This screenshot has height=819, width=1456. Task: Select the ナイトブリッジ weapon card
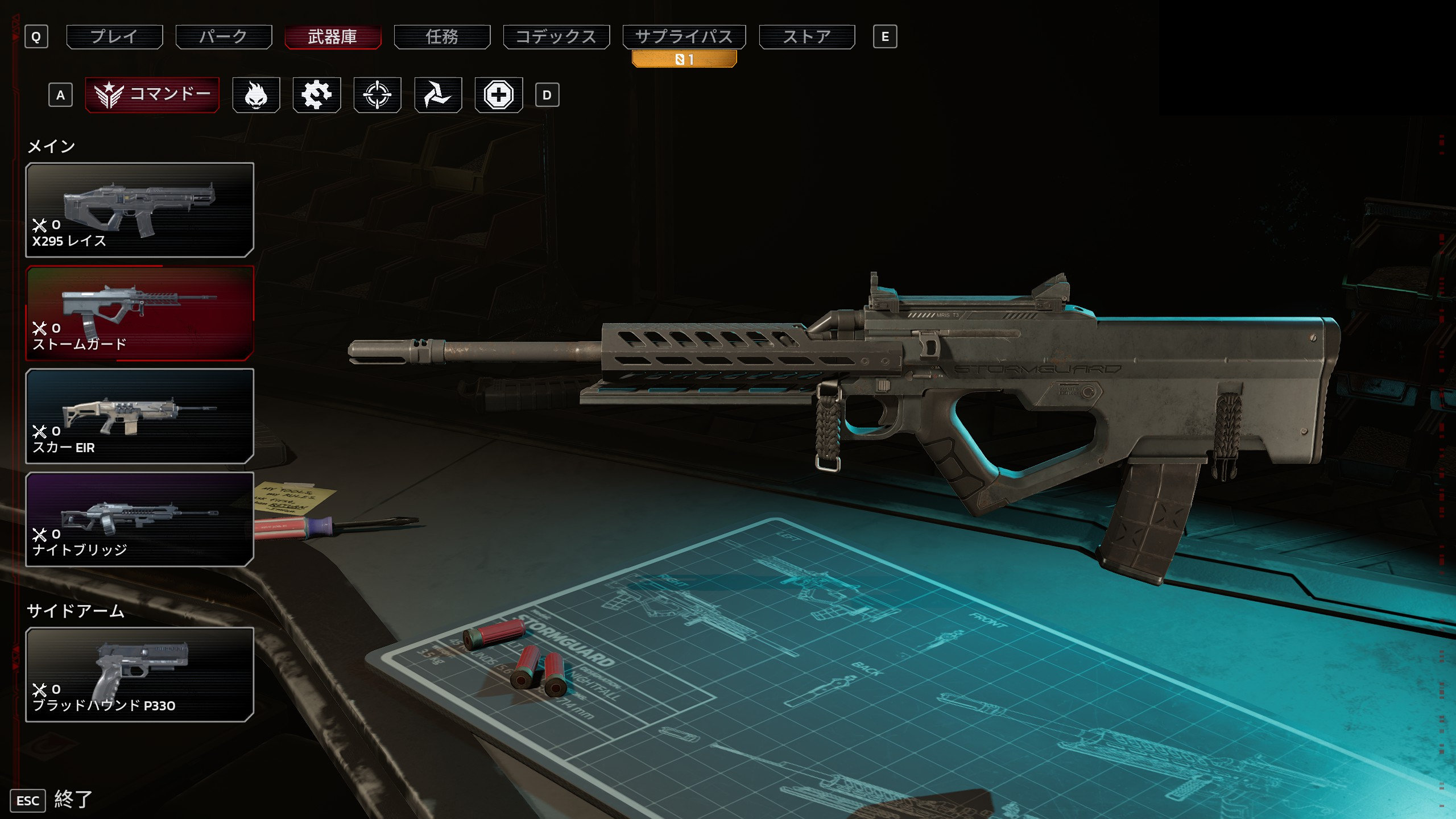(x=139, y=519)
